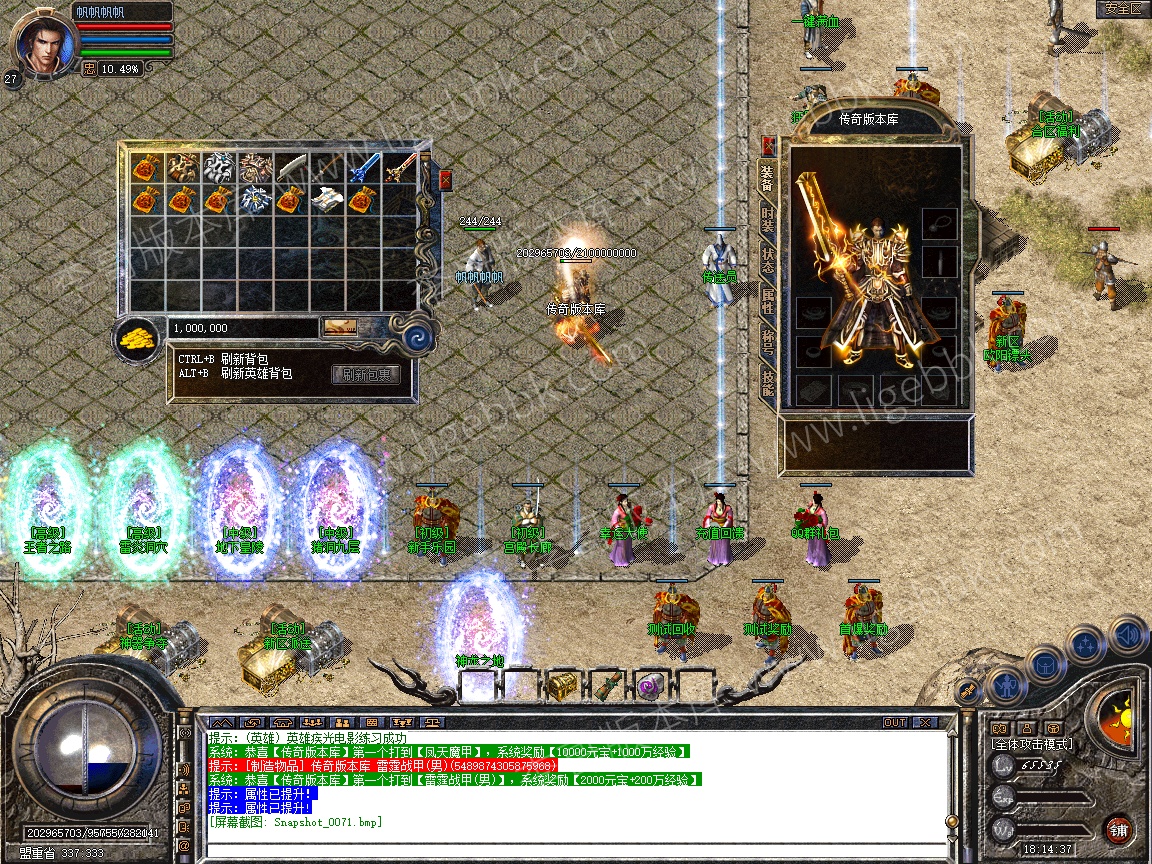Viewport: 1152px width, 864px height.
Task: Toggle the sound speaker button
Action: [1127, 634]
